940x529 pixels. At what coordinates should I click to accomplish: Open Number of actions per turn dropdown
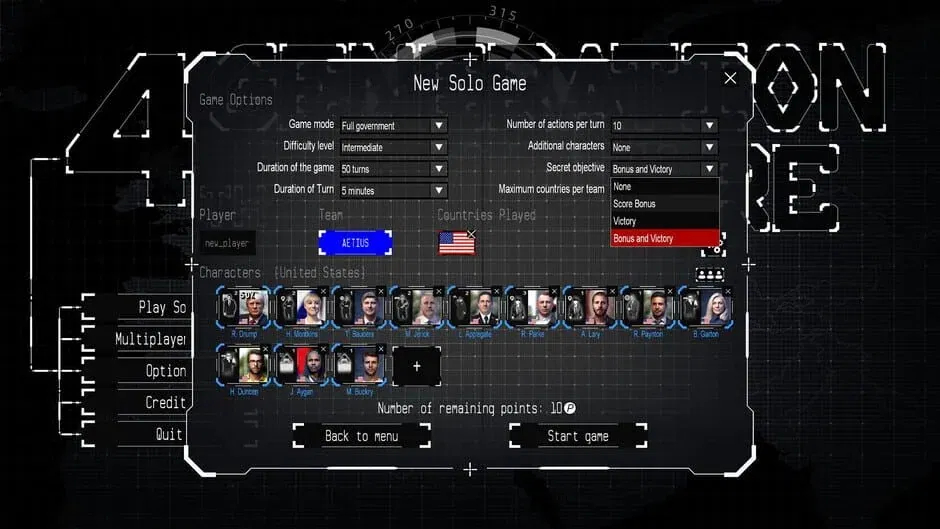coord(664,126)
